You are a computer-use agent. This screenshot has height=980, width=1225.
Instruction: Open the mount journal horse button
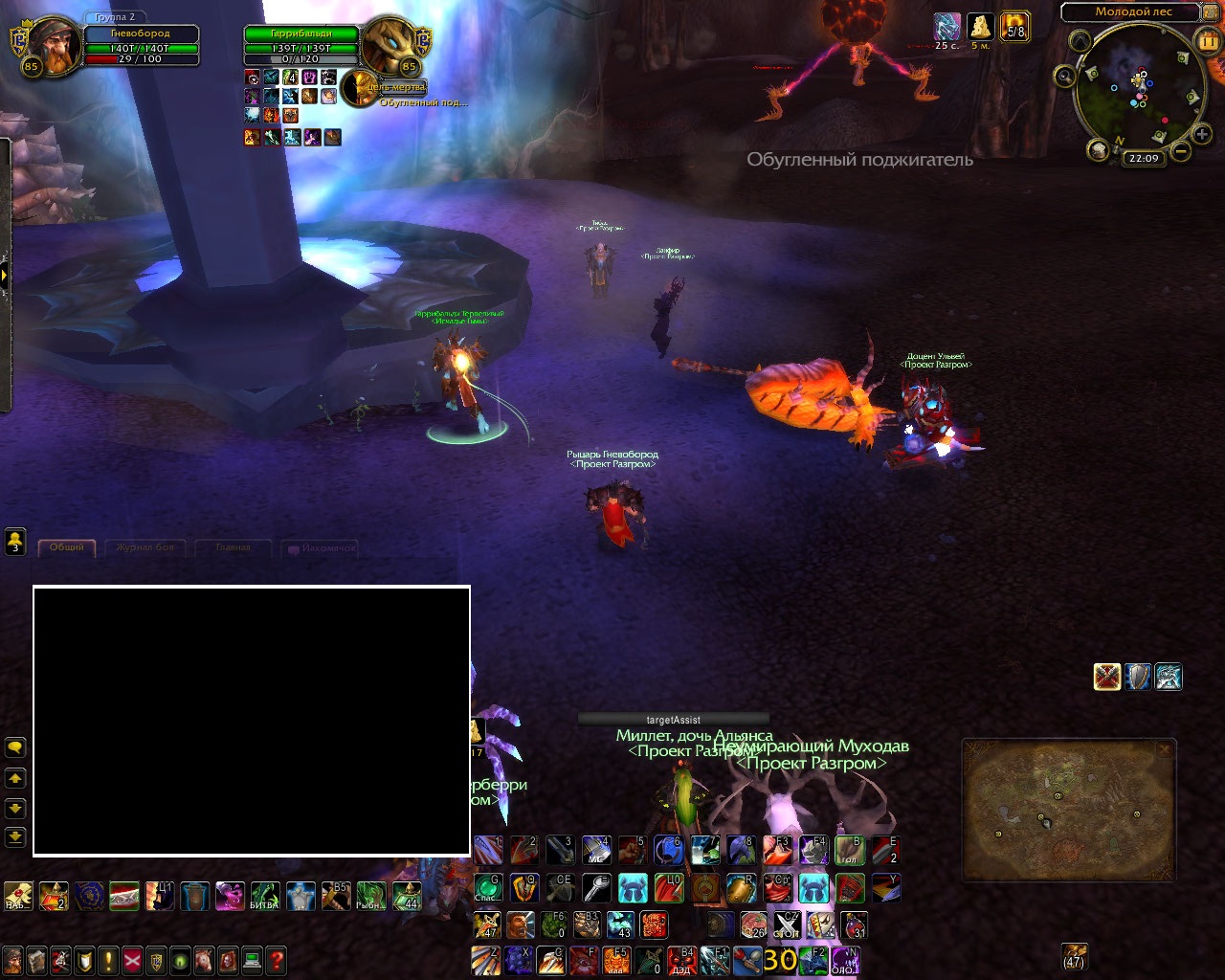point(204,959)
